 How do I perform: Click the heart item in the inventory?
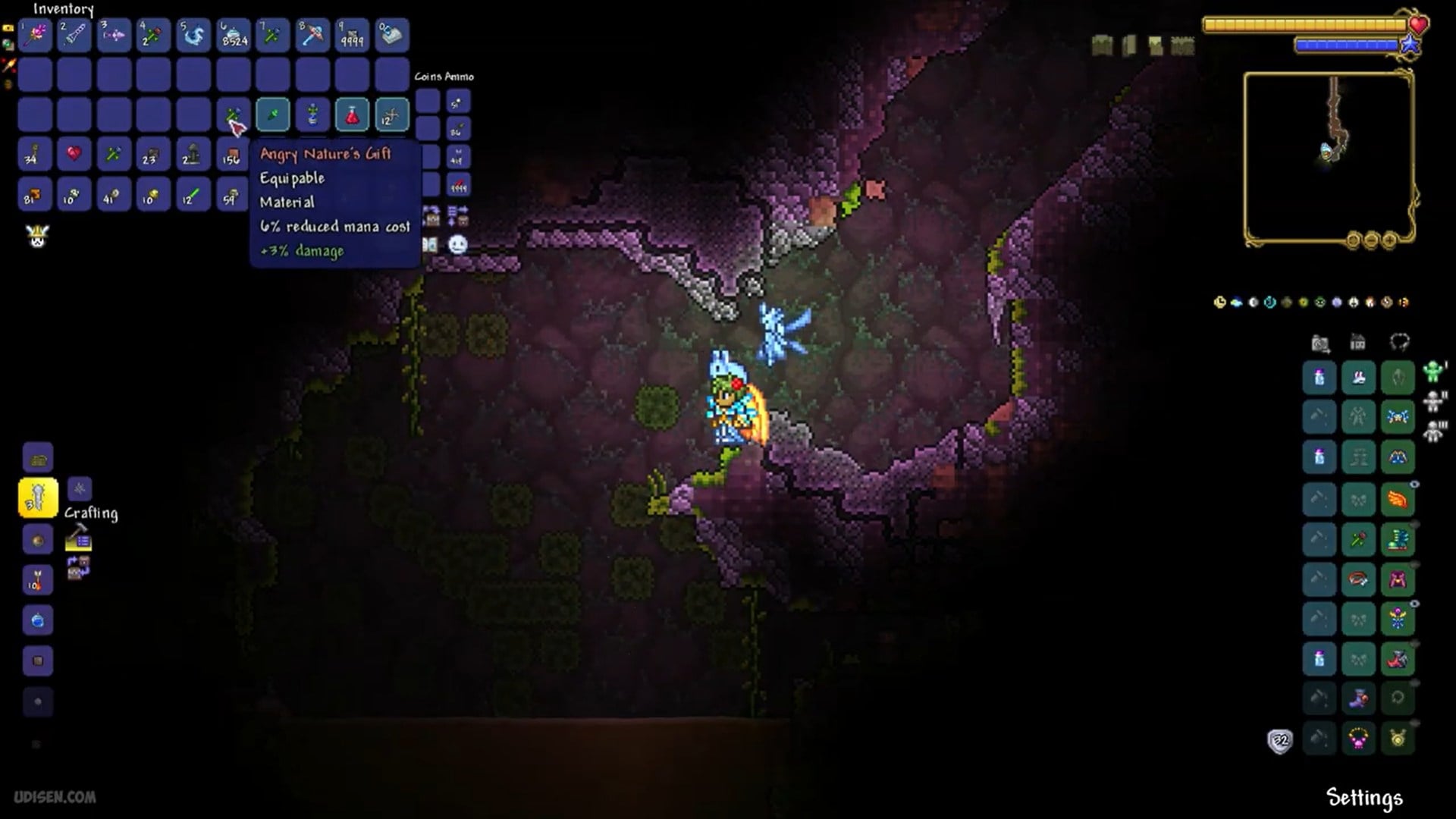pyautogui.click(x=74, y=154)
